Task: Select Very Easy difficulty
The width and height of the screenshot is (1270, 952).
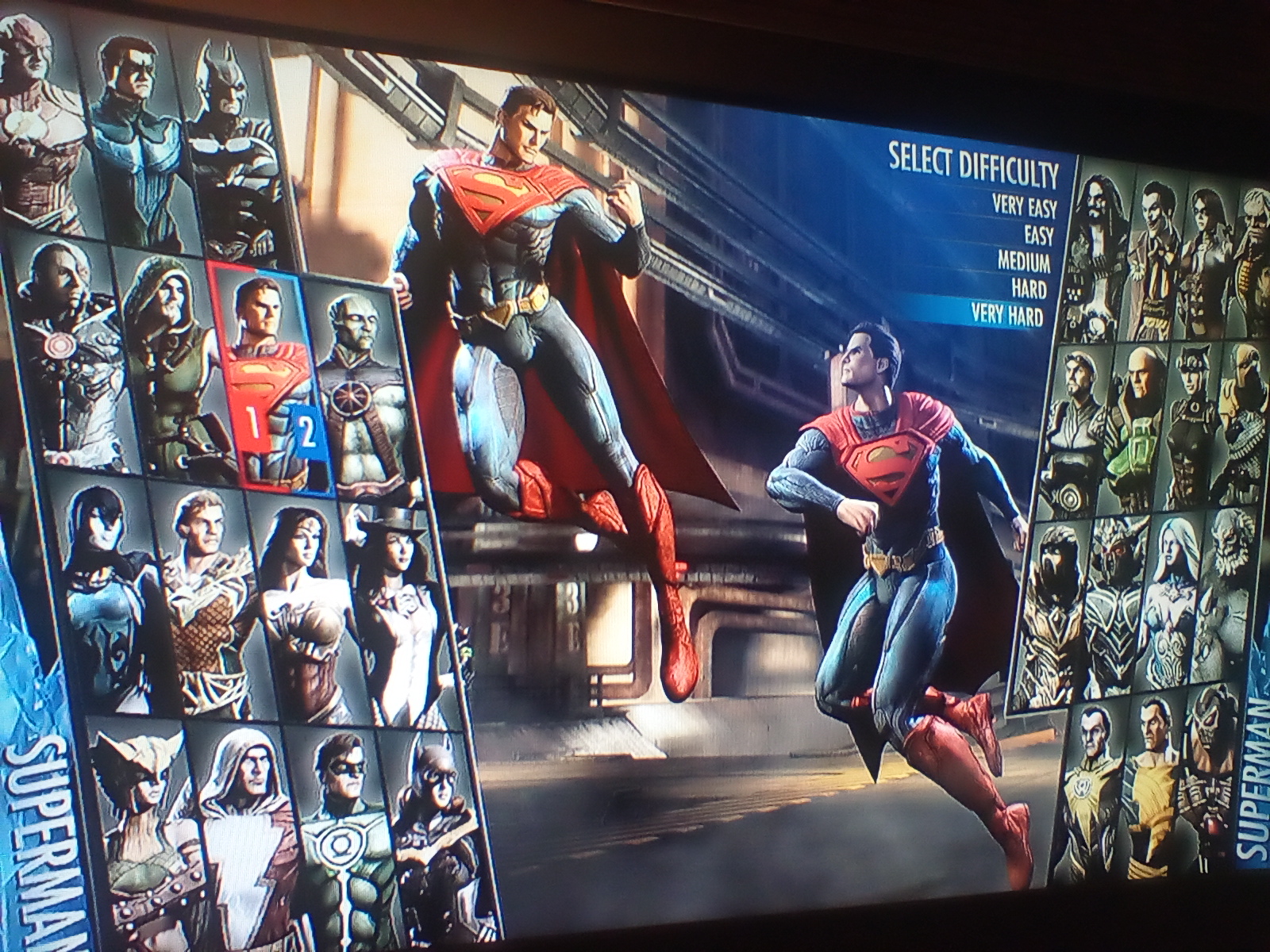Action: [x=1023, y=206]
